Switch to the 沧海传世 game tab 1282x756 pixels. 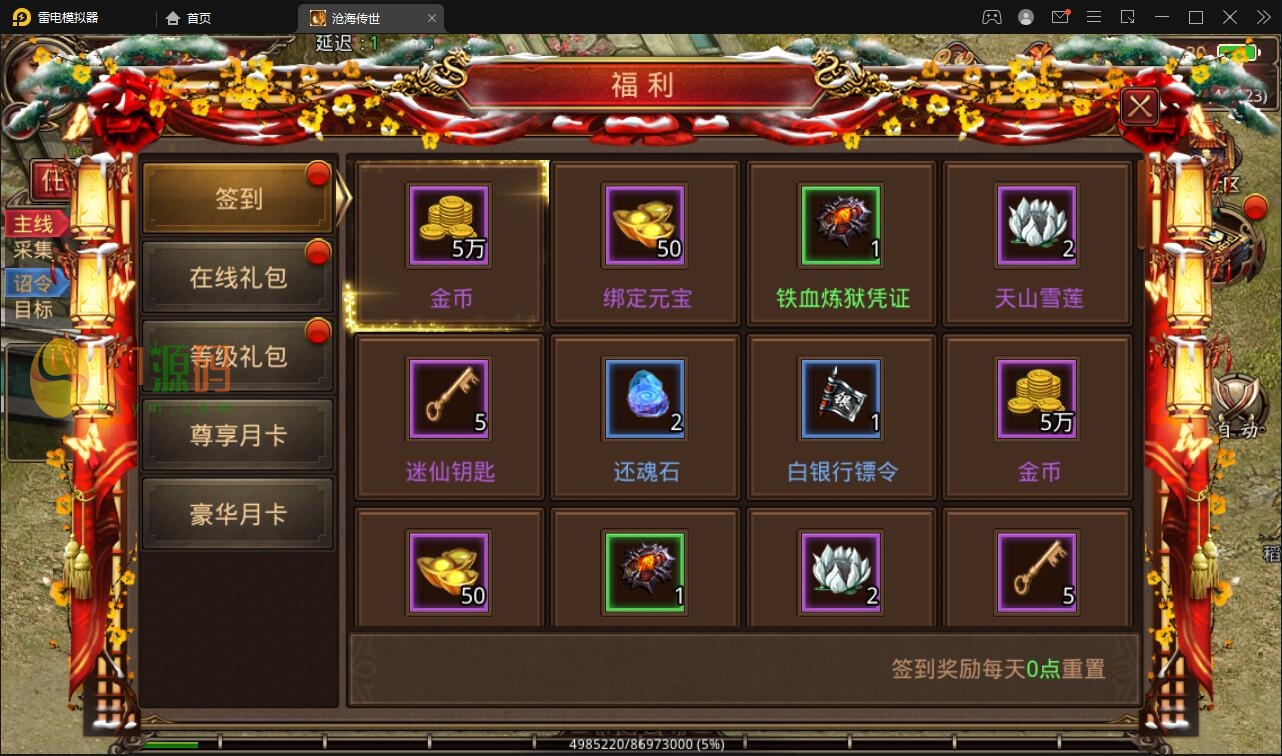coord(360,17)
